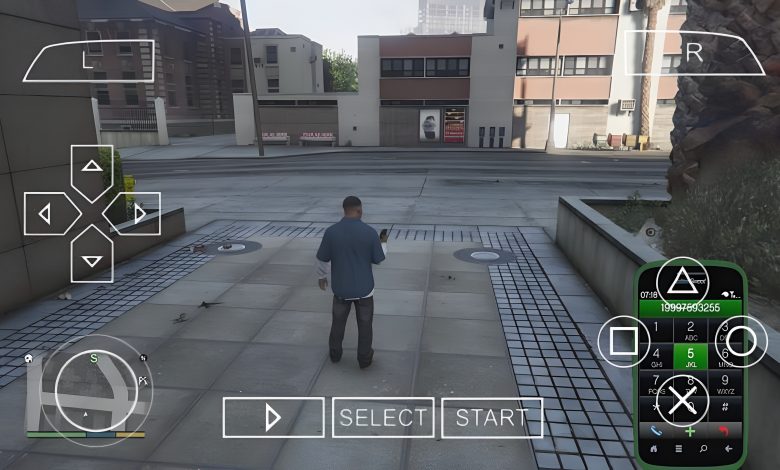
Task: Tap the square touch button
Action: [x=623, y=342]
